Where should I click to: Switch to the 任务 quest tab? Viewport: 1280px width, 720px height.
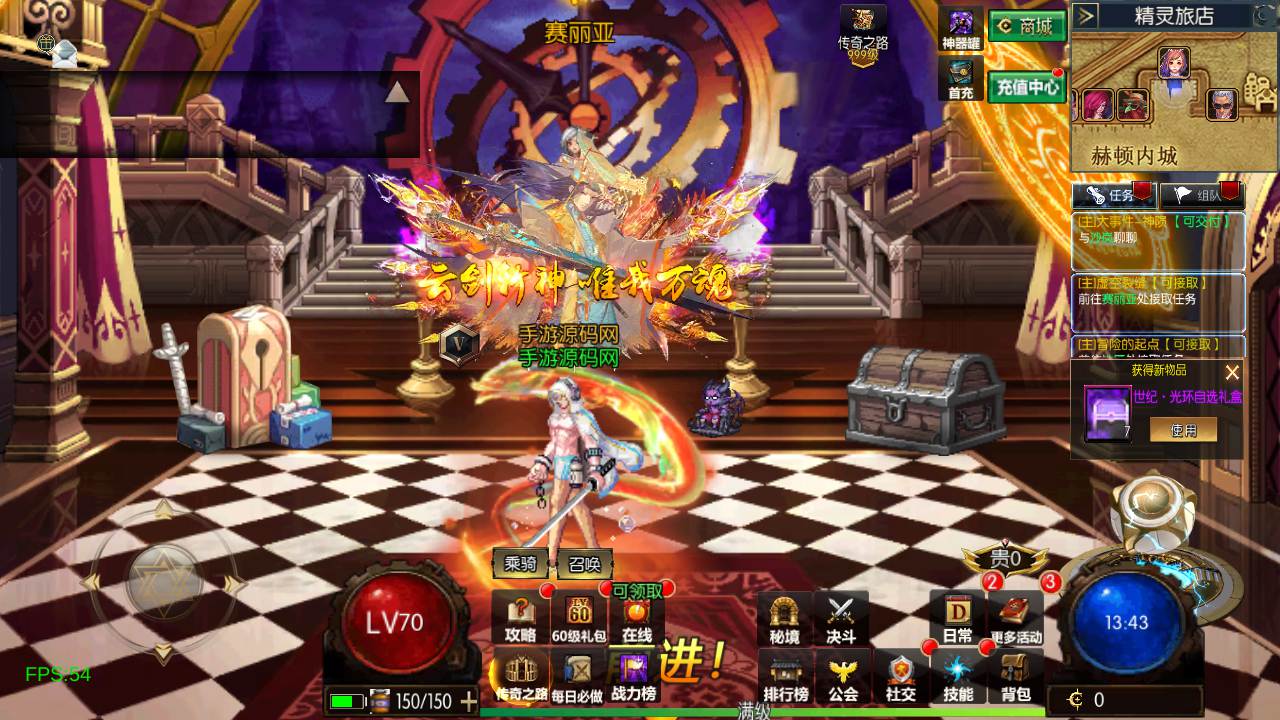1114,195
